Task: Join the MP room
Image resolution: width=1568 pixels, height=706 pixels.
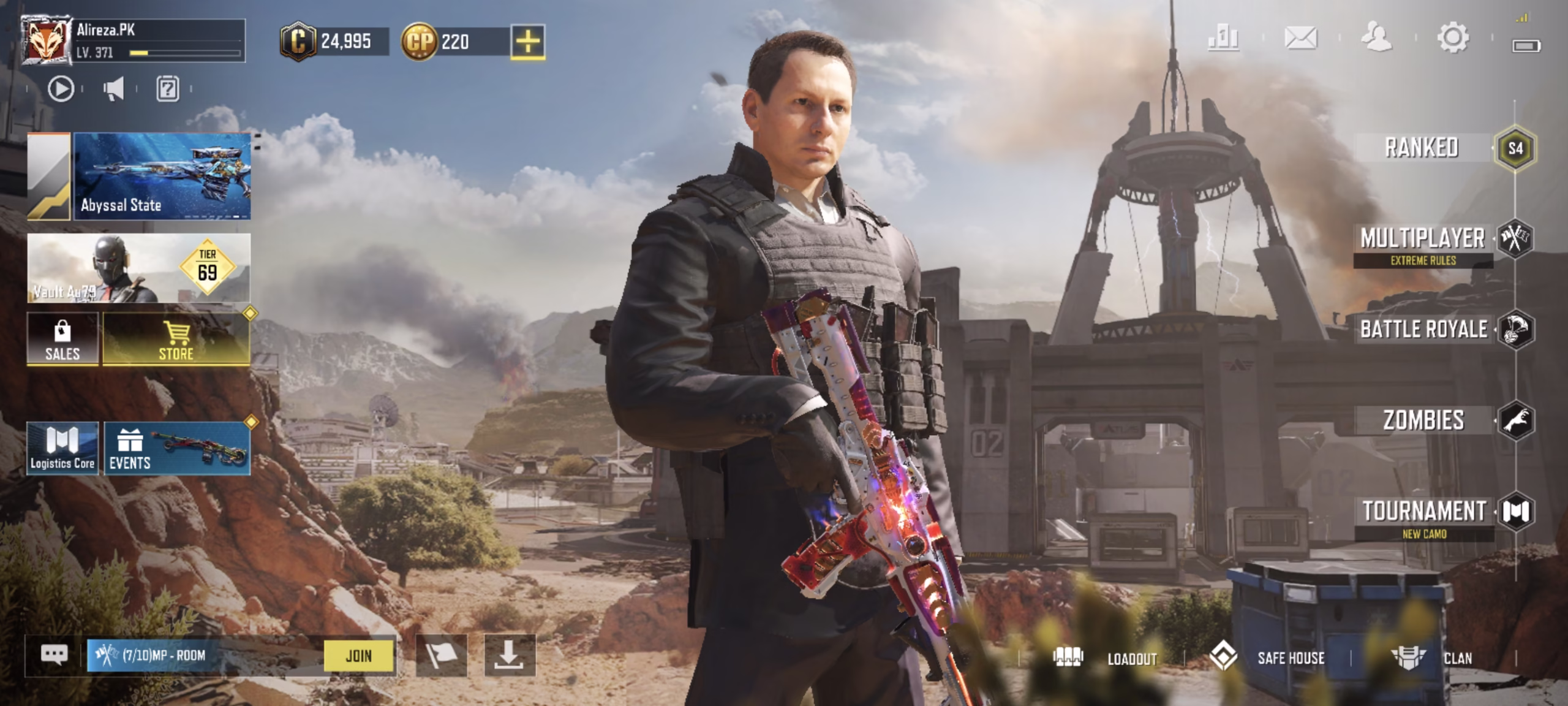Action: tap(358, 656)
